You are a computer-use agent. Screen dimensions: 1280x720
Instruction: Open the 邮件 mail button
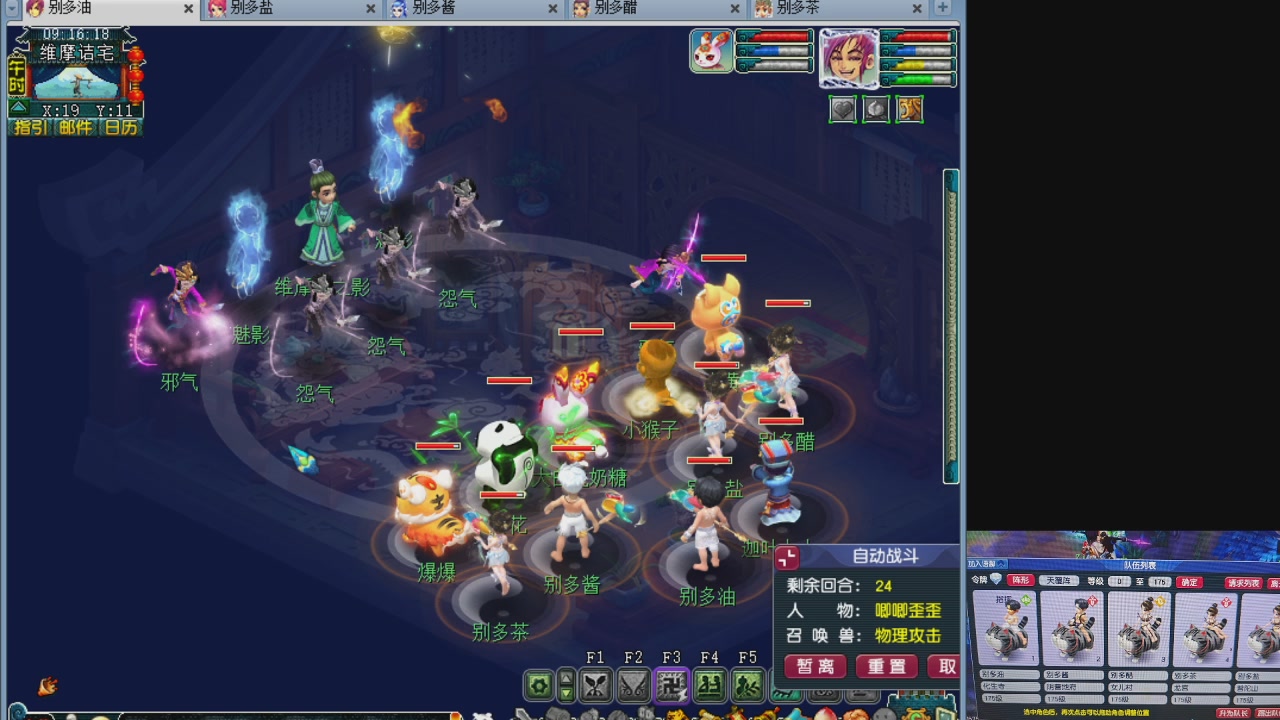click(75, 128)
